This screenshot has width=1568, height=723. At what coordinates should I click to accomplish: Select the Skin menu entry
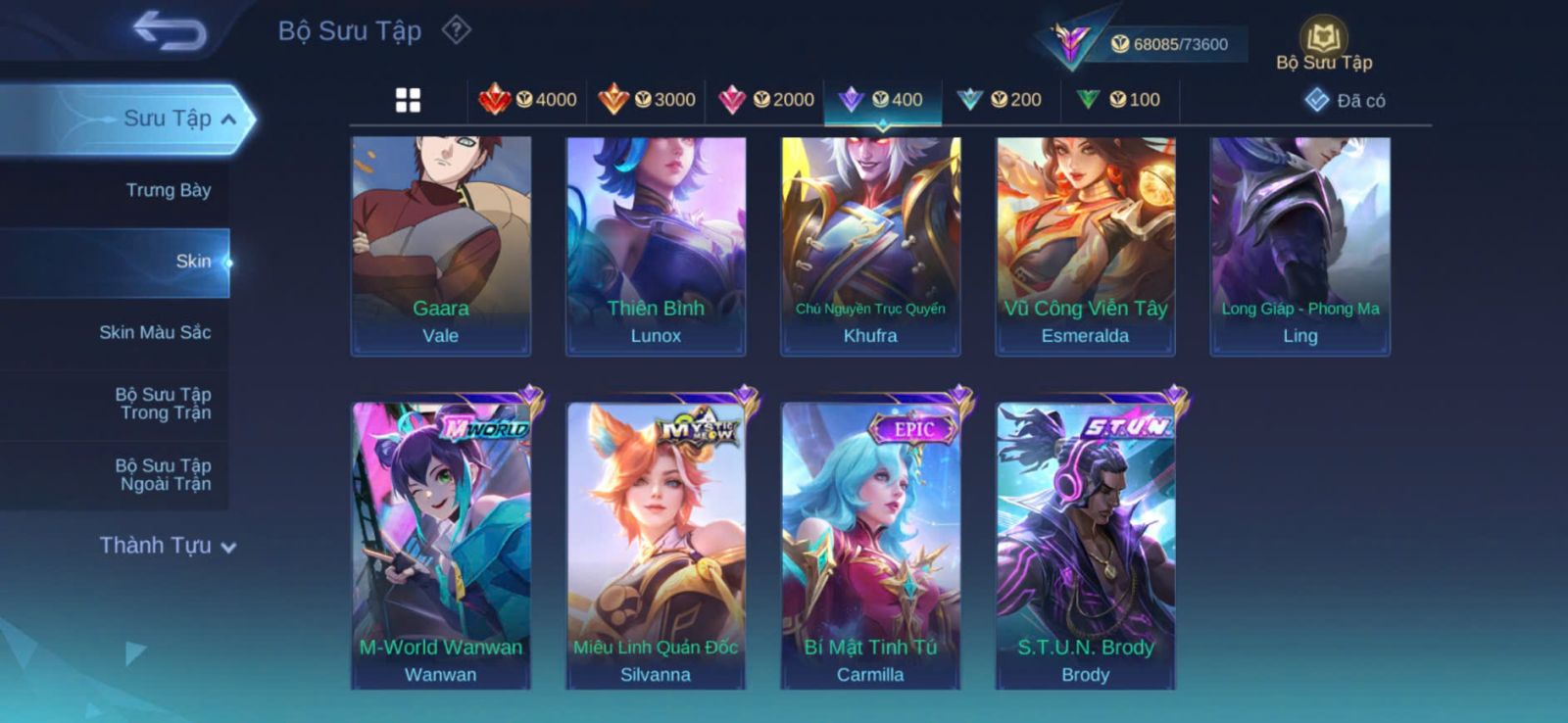(193, 262)
